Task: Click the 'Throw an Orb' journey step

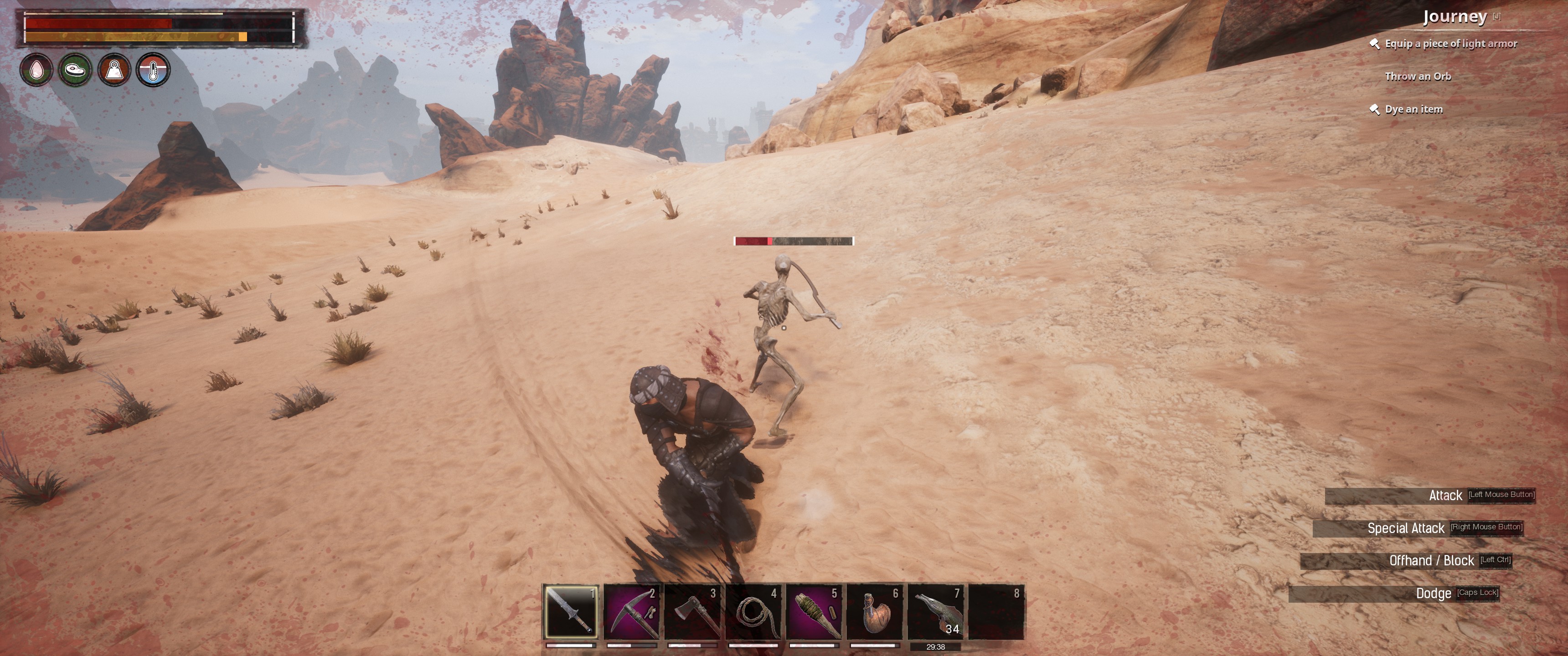Action: pos(1418,77)
